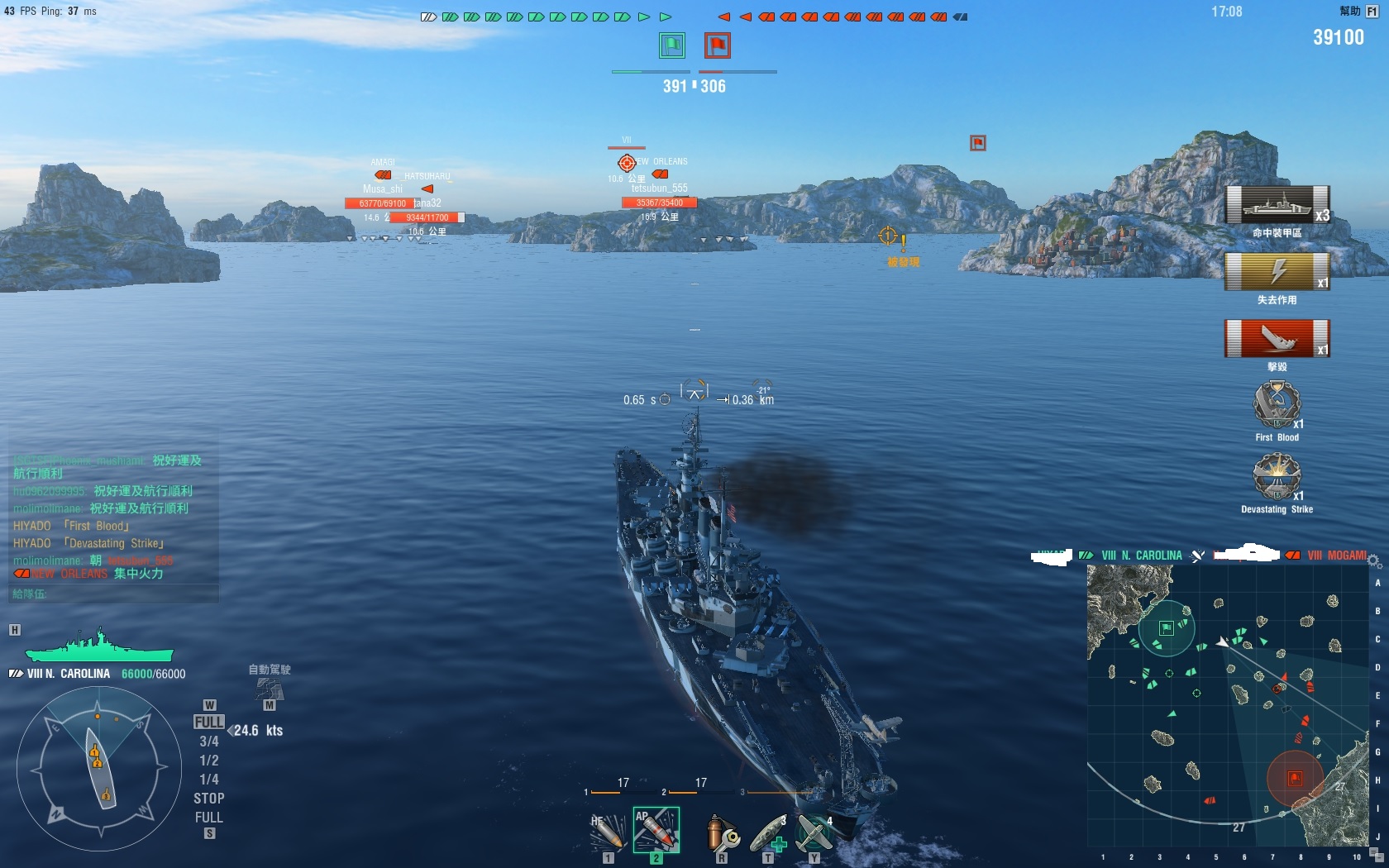This screenshot has height=868, width=1389.
Task: Open the F1 help screen
Action: click(x=1372, y=12)
